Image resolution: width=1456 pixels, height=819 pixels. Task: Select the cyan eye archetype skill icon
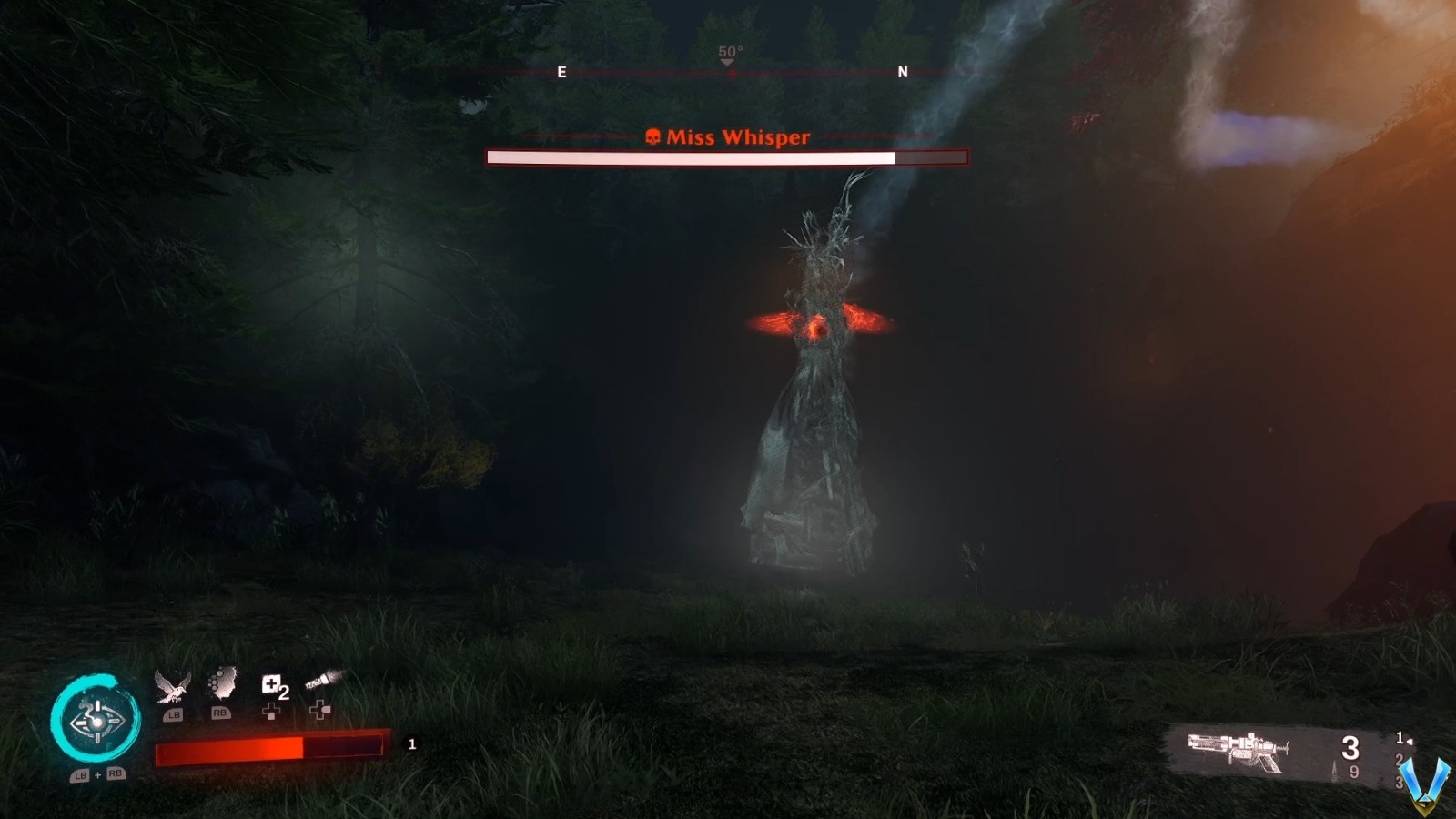[96, 722]
